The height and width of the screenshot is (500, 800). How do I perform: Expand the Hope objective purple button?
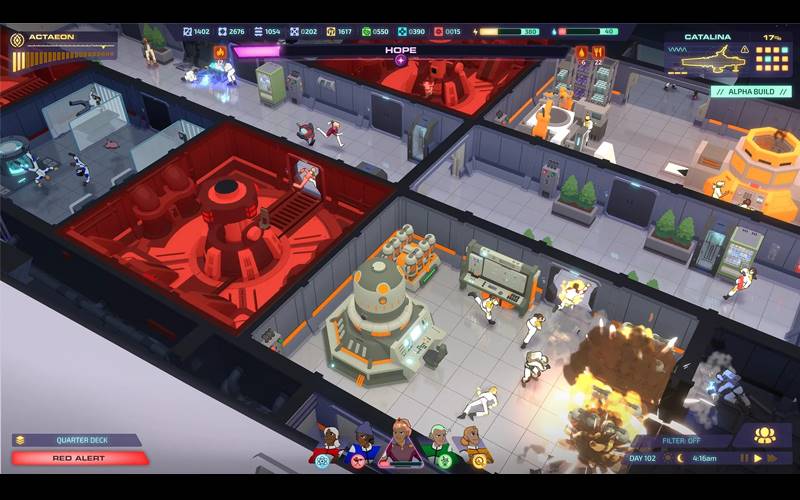point(400,60)
